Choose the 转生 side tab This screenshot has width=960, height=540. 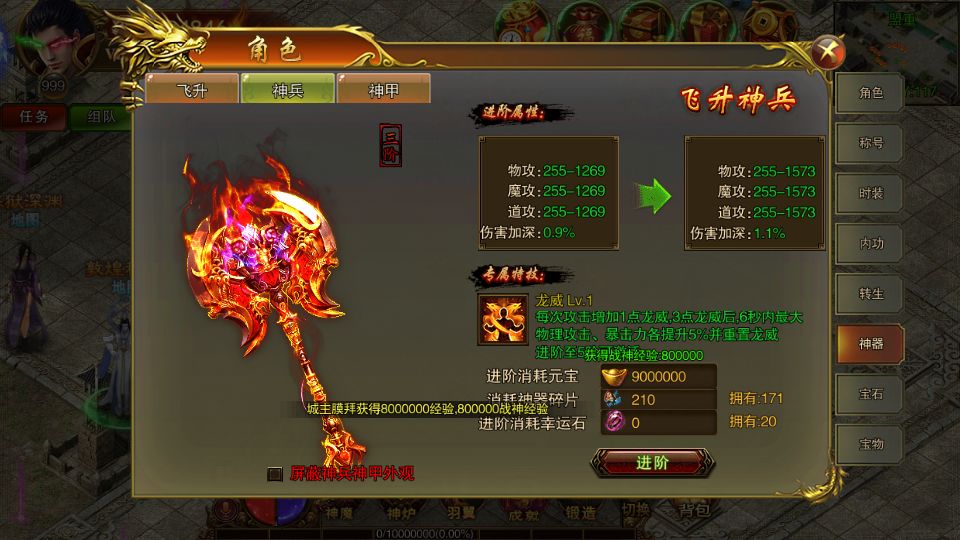(870, 293)
